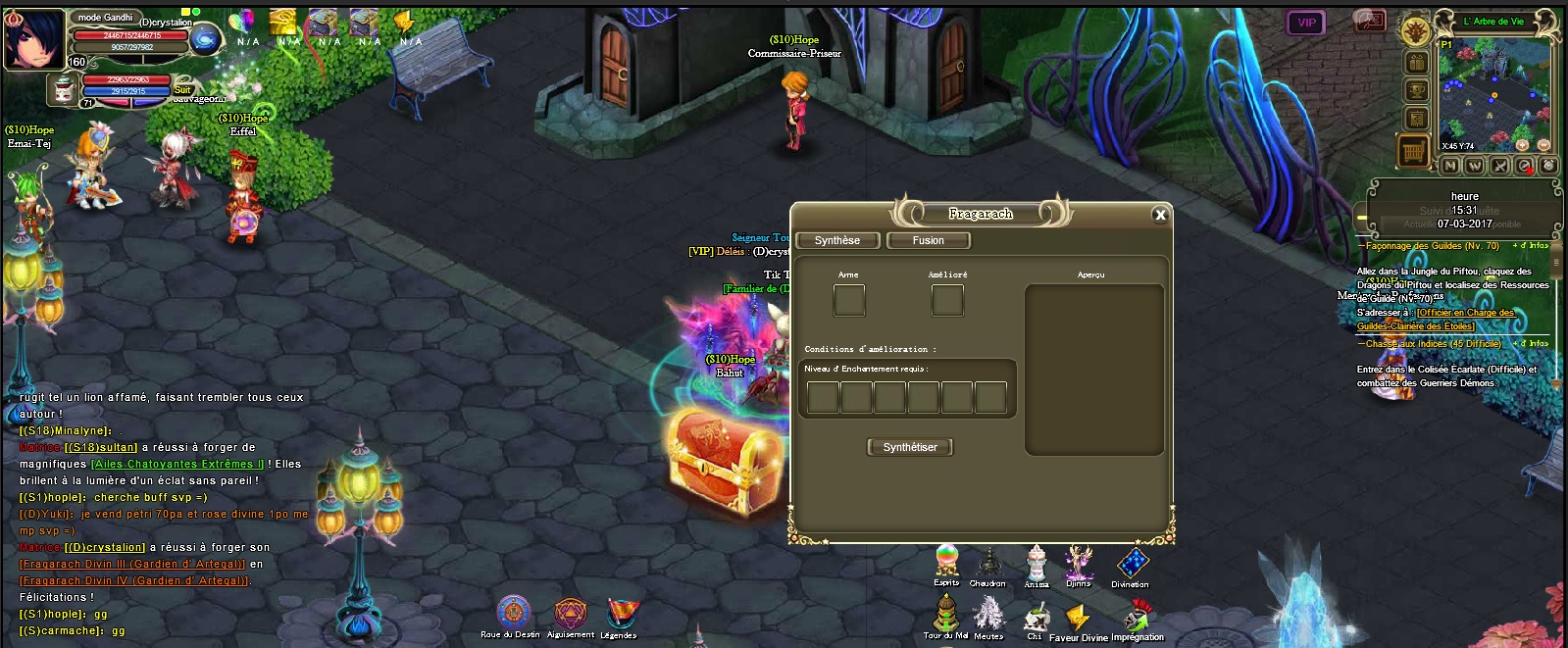Select the empty Arme slot
This screenshot has height=648, width=1568.
[849, 300]
